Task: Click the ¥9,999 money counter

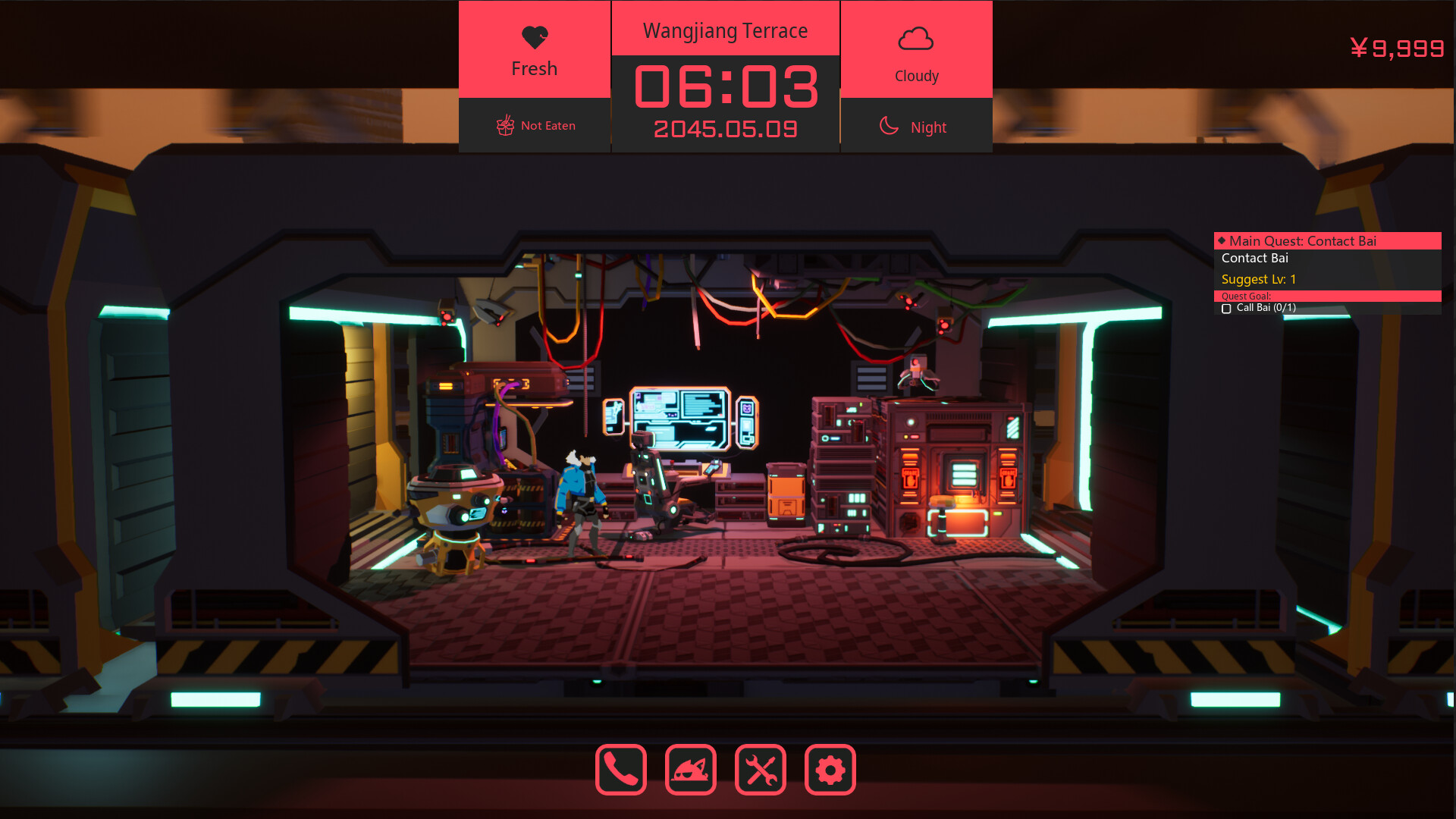Action: coord(1398,49)
